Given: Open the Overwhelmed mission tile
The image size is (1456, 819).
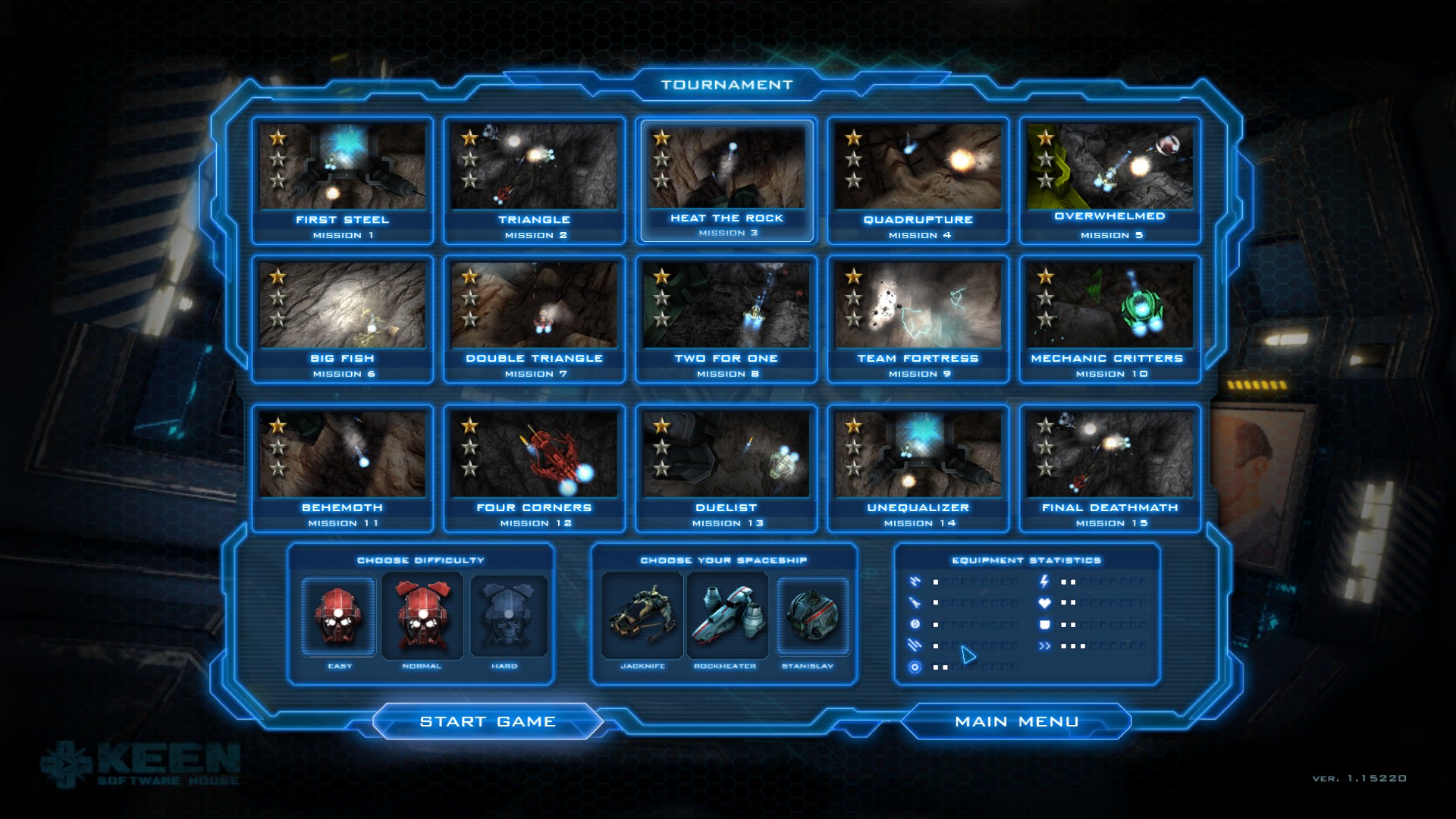Looking at the screenshot, I should (x=1110, y=180).
